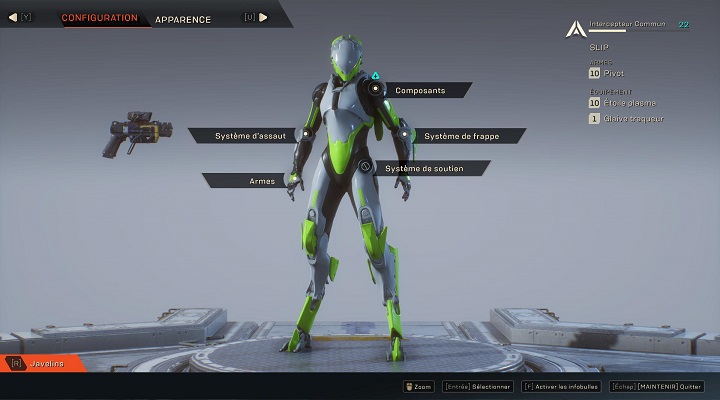The width and height of the screenshot is (720, 400).
Task: Open the Apparence tab
Action: click(183, 19)
